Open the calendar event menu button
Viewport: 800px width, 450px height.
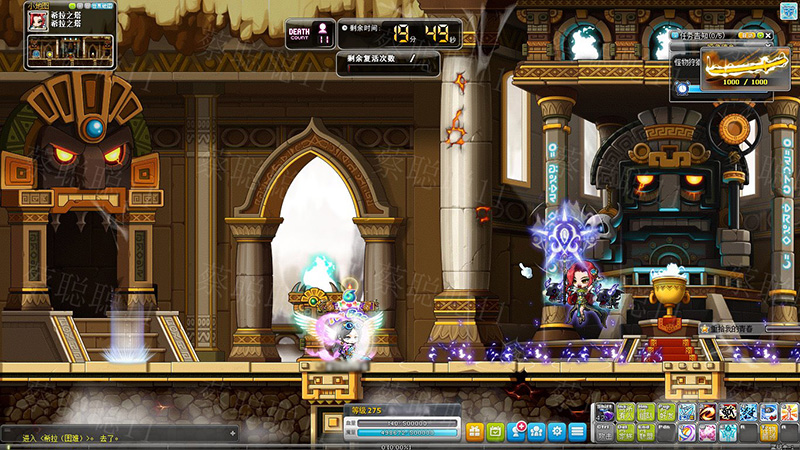pos(497,431)
